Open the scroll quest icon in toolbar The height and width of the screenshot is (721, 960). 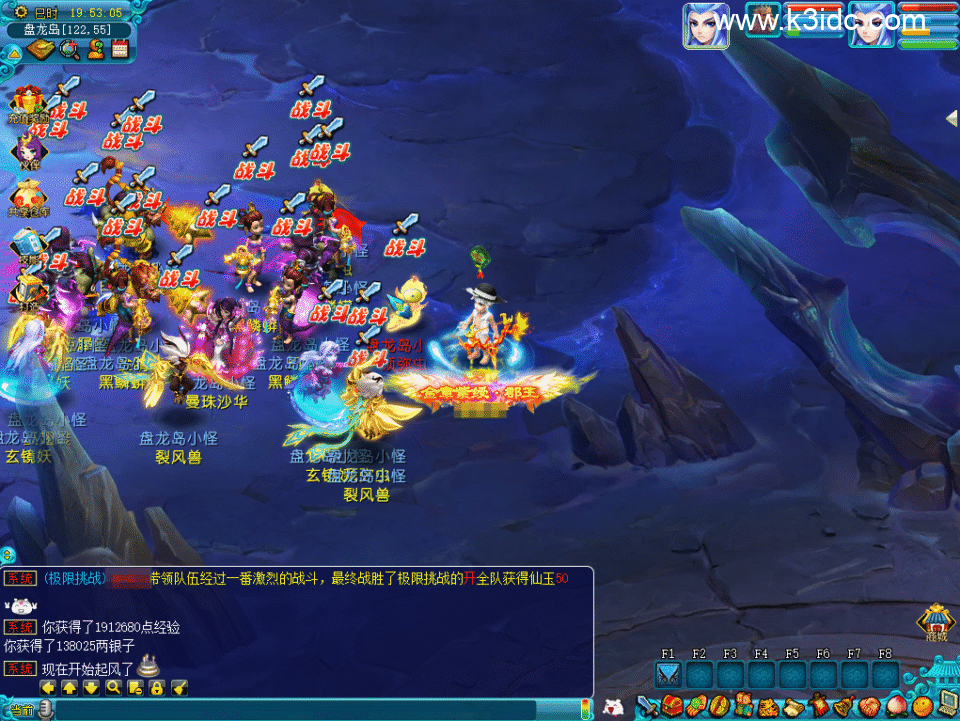794,707
